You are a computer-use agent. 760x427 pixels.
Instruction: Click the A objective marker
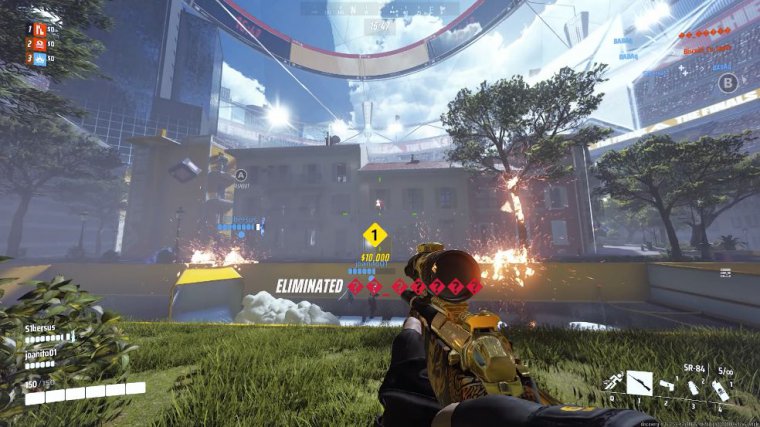pos(240,175)
